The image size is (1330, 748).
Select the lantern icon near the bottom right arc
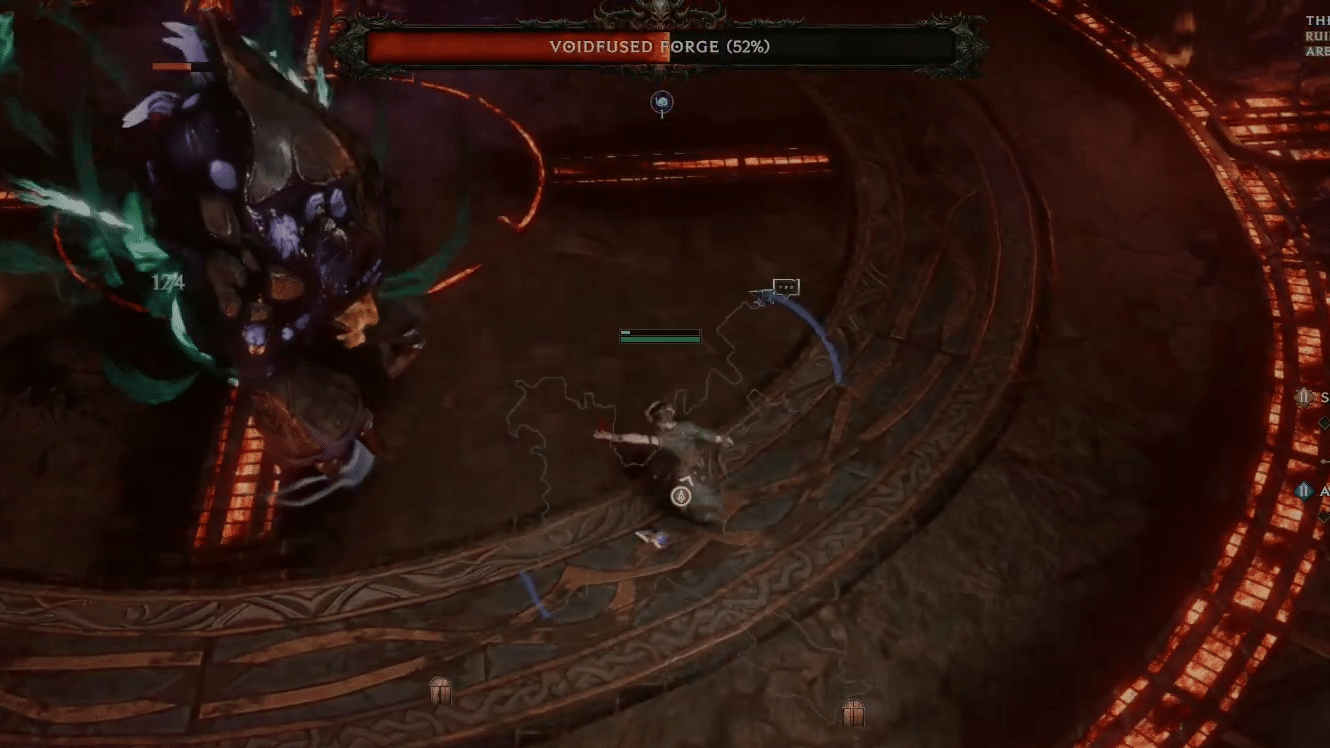852,713
